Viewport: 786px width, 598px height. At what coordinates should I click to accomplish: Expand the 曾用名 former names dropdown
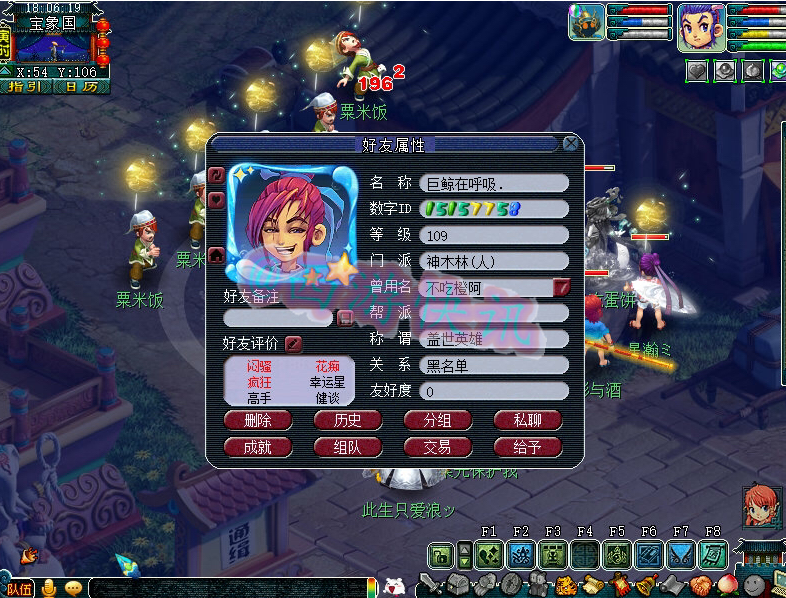pyautogui.click(x=562, y=288)
